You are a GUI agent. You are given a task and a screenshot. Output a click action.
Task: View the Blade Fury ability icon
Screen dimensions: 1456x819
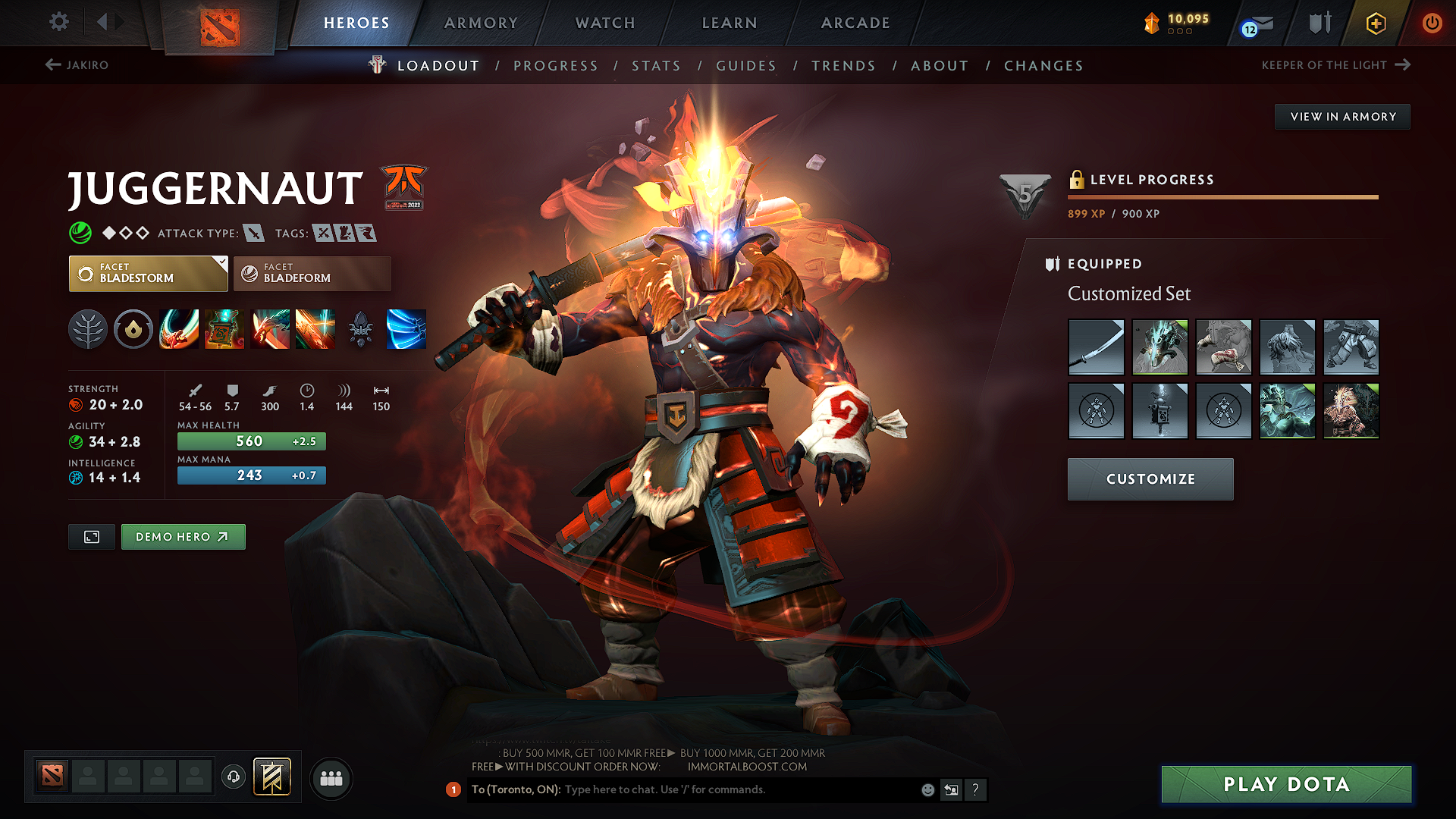click(x=179, y=329)
